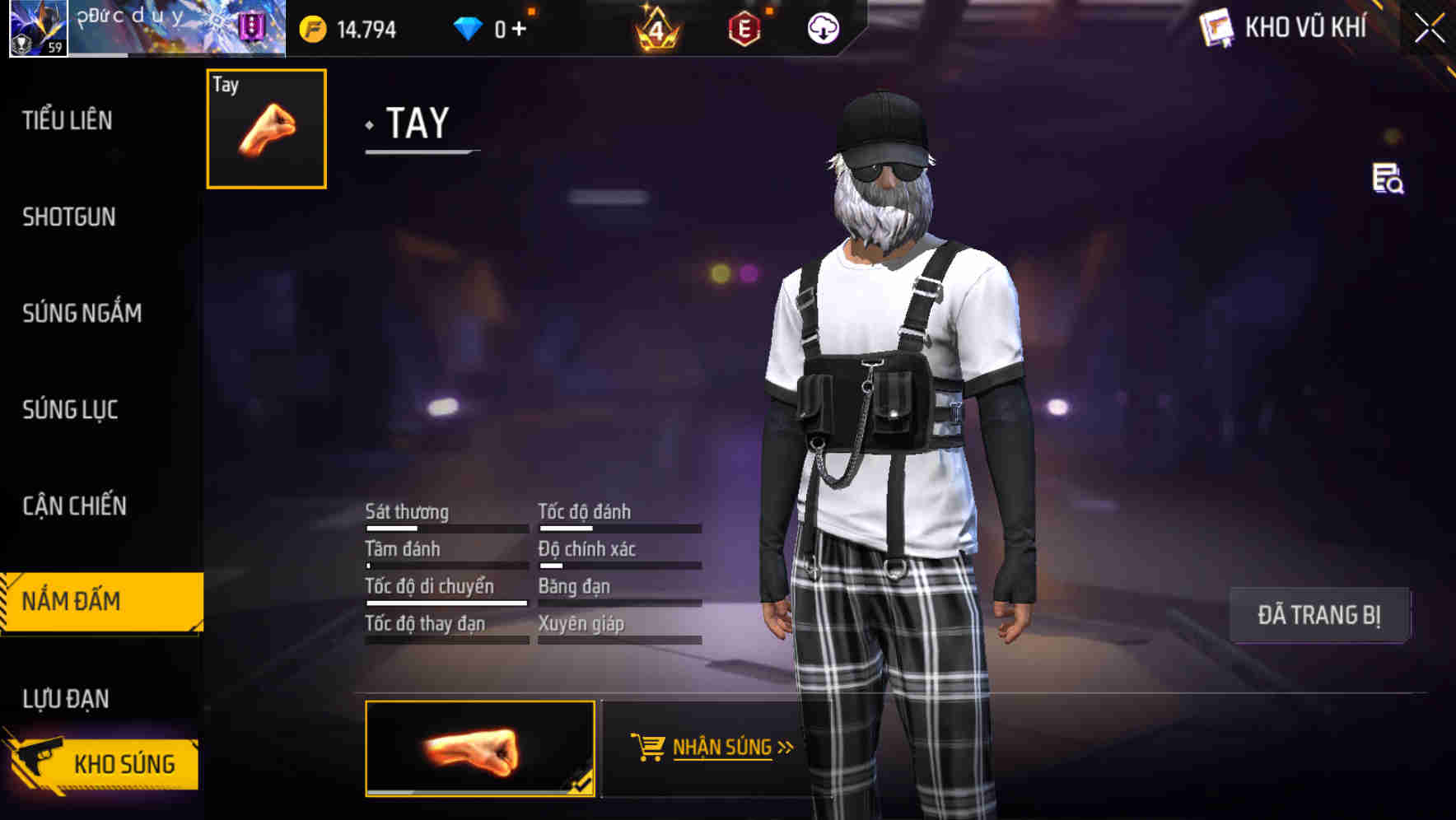Select the CẬN CHIẾN weapon tab
The image size is (1456, 820).
(x=73, y=506)
